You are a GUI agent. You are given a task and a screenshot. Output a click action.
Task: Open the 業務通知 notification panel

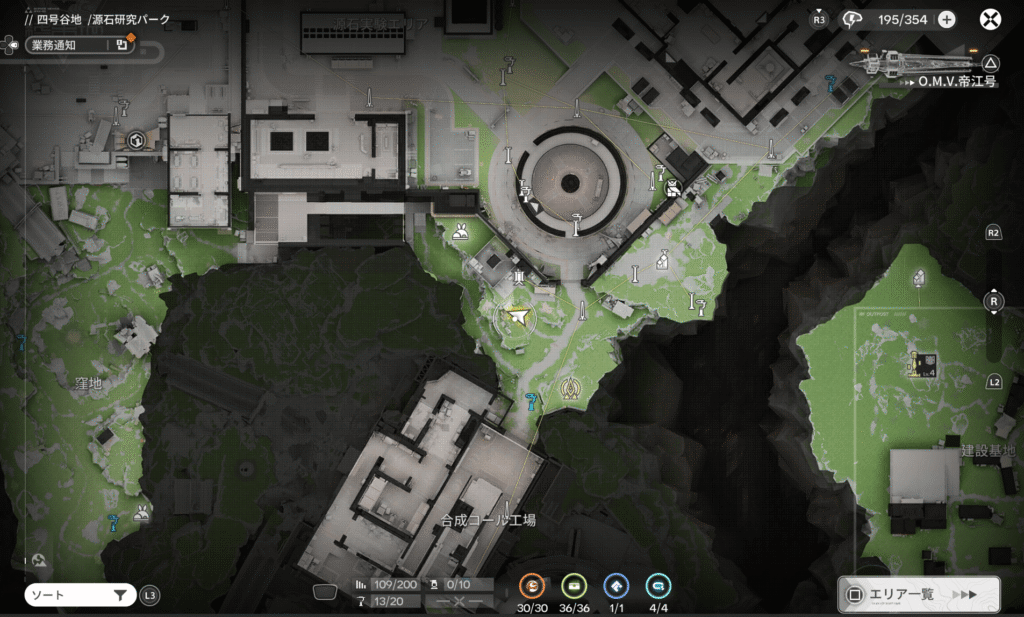(x=72, y=44)
